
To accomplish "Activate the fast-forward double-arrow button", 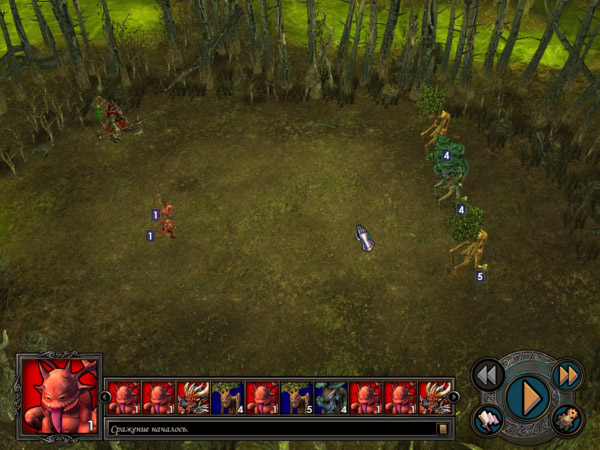I will pyautogui.click(x=567, y=375).
